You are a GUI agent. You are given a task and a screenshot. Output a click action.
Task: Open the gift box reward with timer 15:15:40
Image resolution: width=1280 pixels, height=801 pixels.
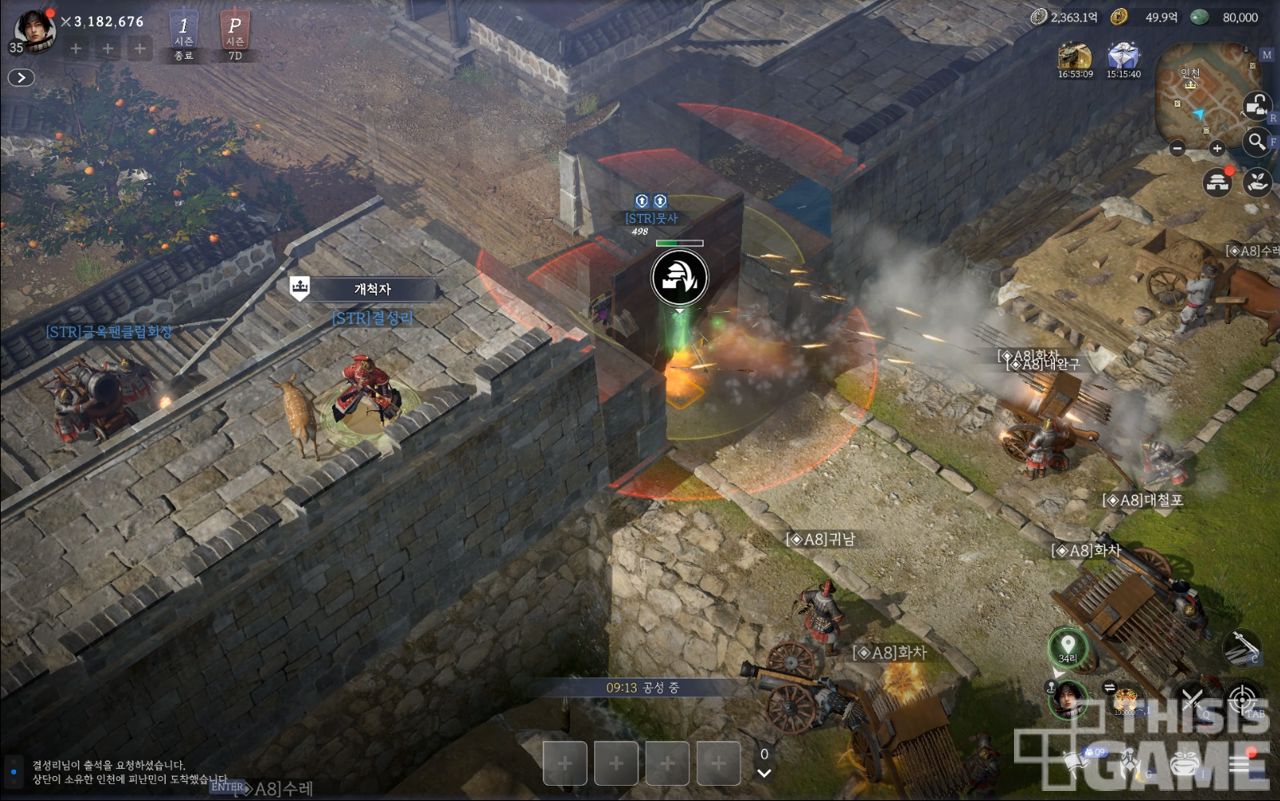click(x=1124, y=57)
